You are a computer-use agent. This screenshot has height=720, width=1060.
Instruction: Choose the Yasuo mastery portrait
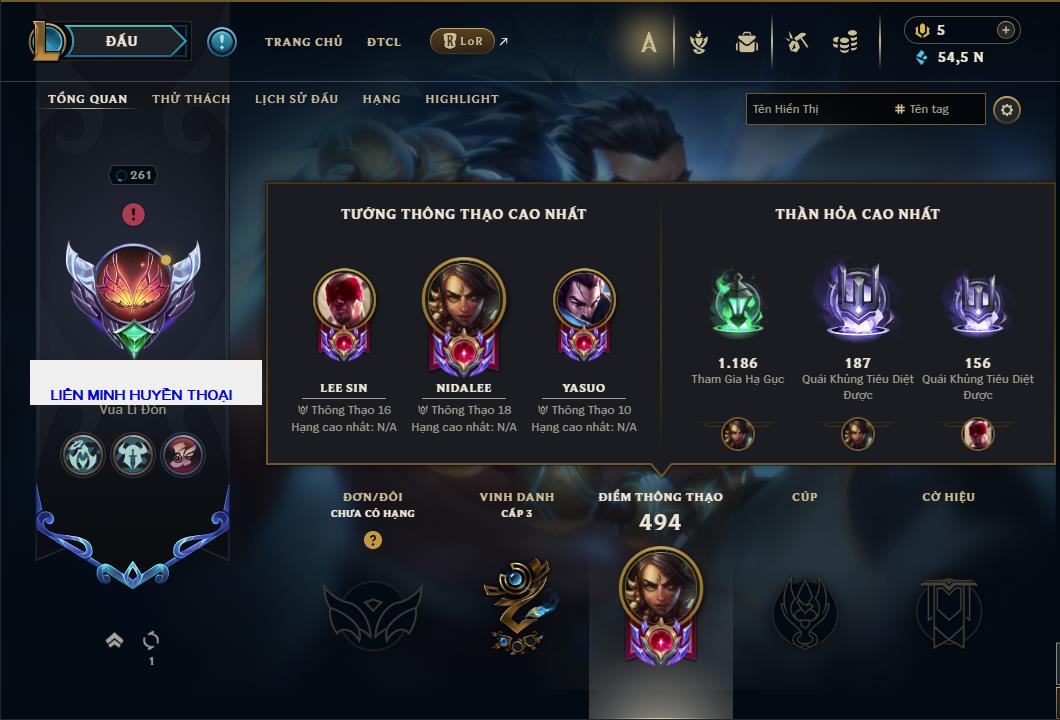[584, 301]
